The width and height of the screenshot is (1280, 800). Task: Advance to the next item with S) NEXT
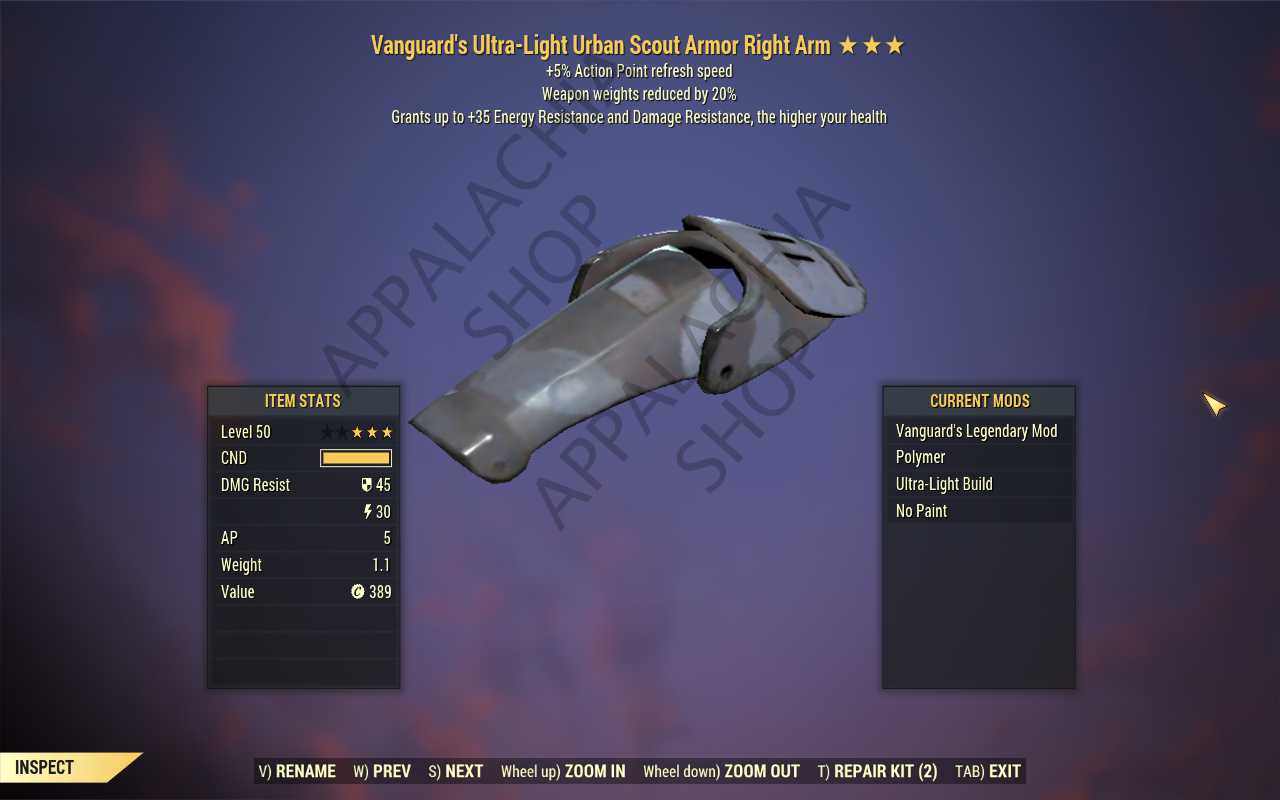[x=455, y=771]
